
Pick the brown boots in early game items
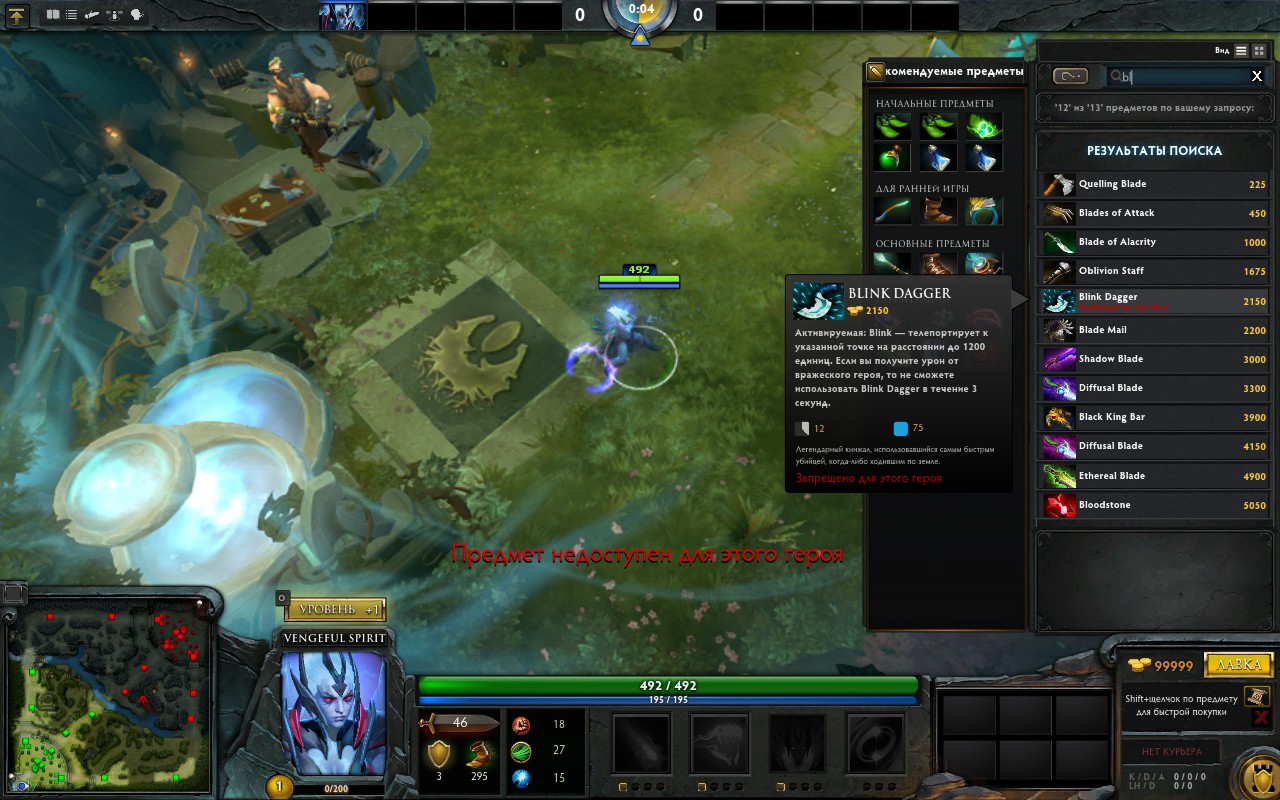[x=938, y=211]
